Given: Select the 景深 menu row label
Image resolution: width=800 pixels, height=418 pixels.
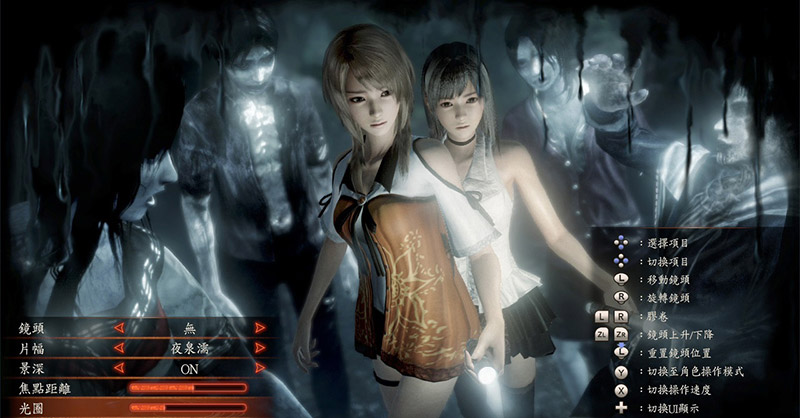Looking at the screenshot, I should pyautogui.click(x=33, y=369).
